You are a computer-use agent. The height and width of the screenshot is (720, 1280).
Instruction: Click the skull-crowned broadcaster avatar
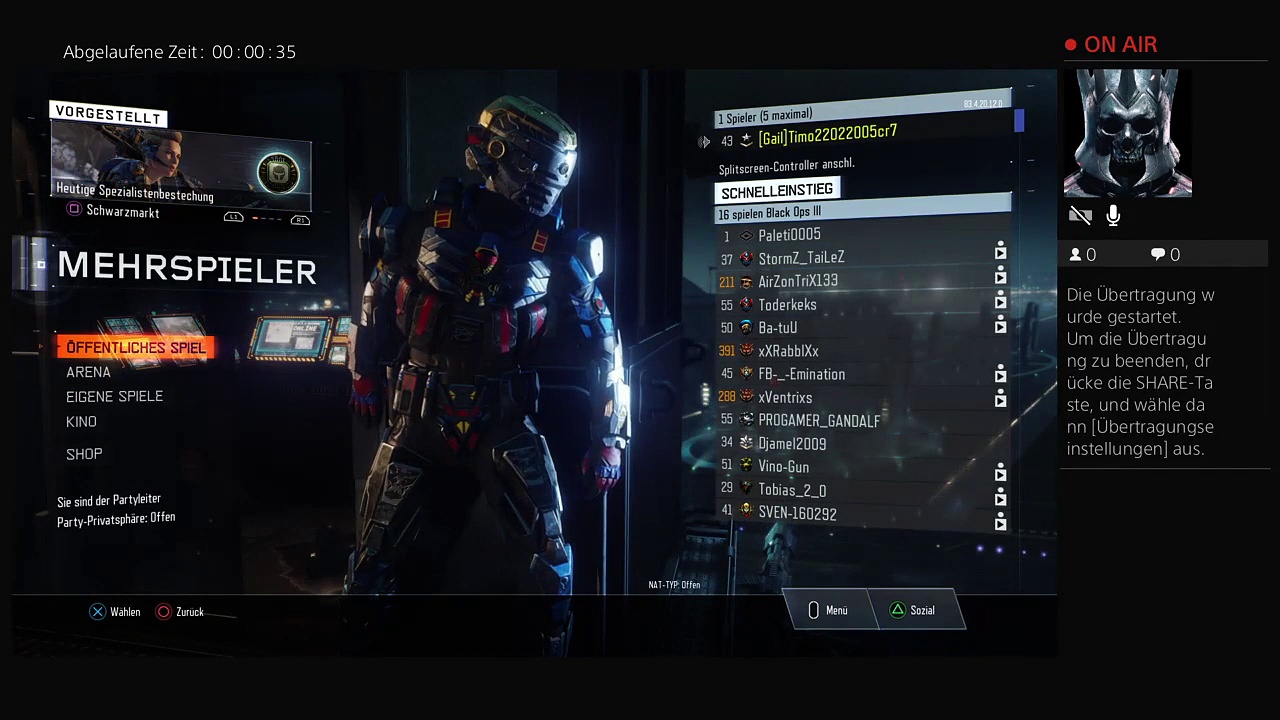tap(1127, 133)
